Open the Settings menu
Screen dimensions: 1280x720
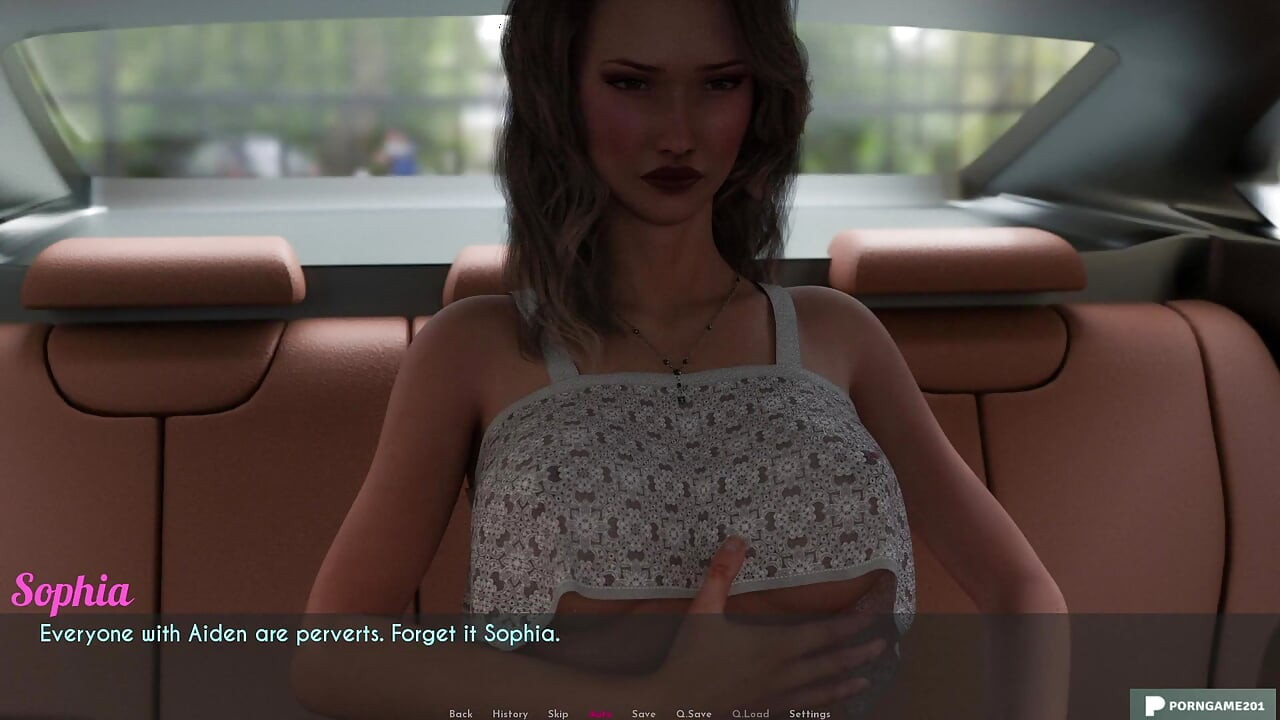pos(808,714)
